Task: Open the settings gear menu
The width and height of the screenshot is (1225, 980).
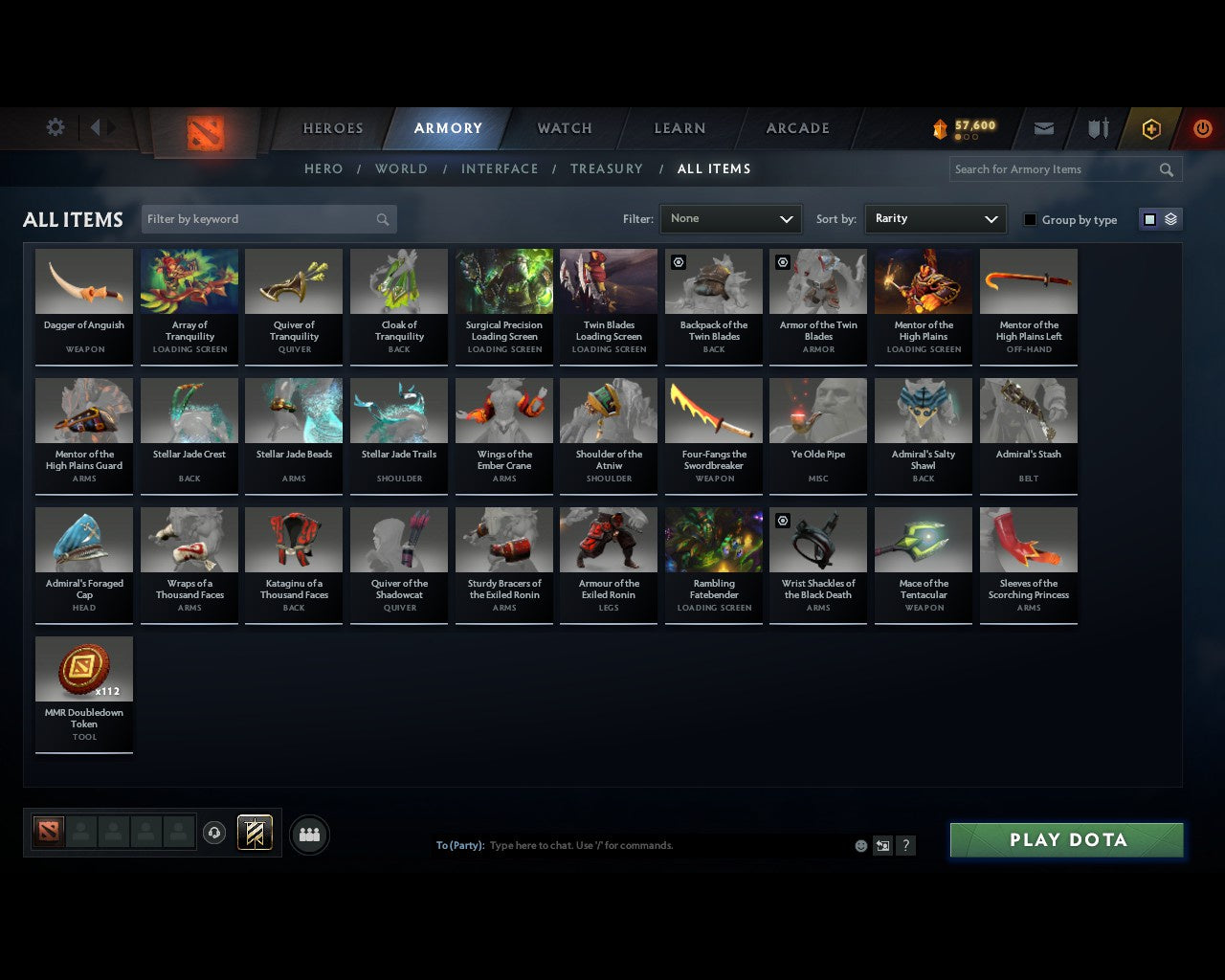Action: pyautogui.click(x=55, y=127)
